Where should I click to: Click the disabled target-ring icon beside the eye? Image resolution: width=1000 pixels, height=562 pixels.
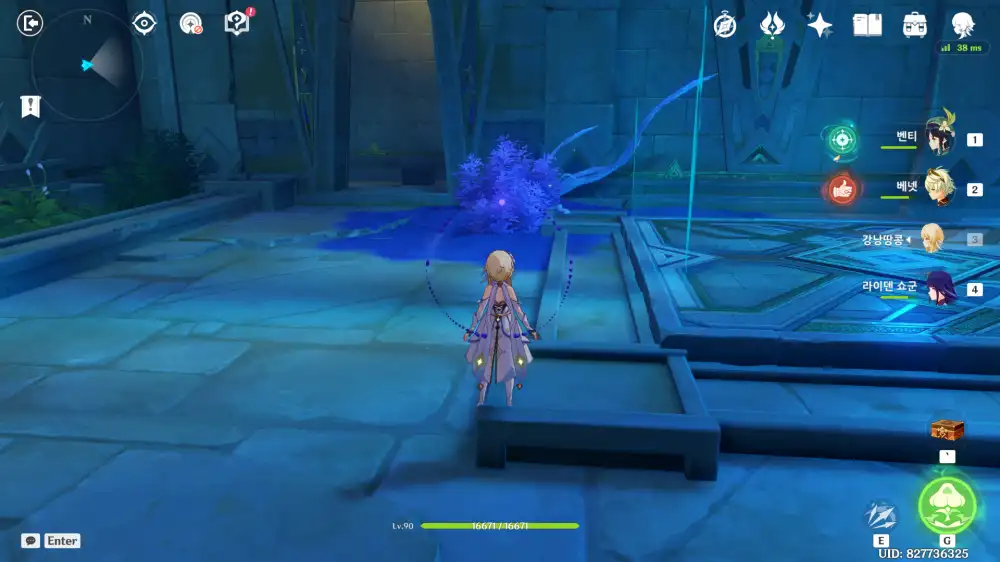191,23
